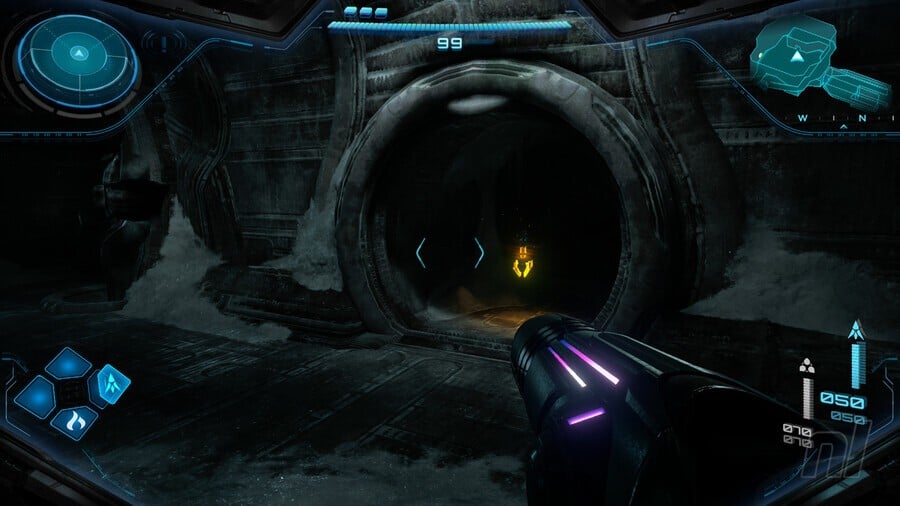Select the circular enemy radar
Image resolution: width=900 pixels, height=506 pixels.
79,55
